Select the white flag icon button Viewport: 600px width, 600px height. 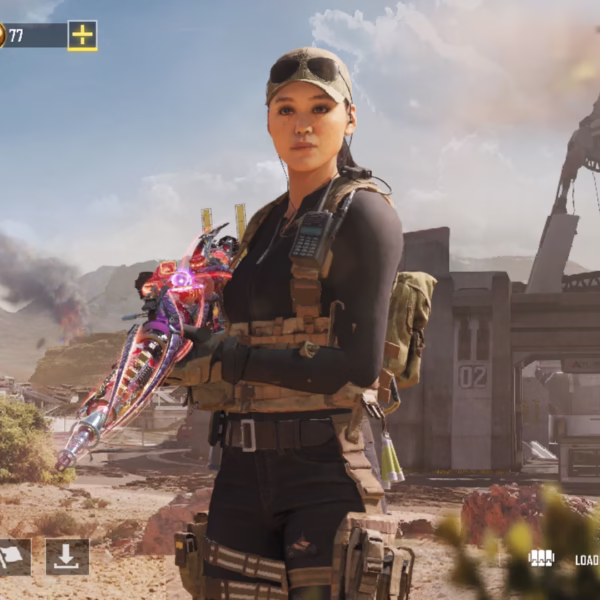pos(12,557)
